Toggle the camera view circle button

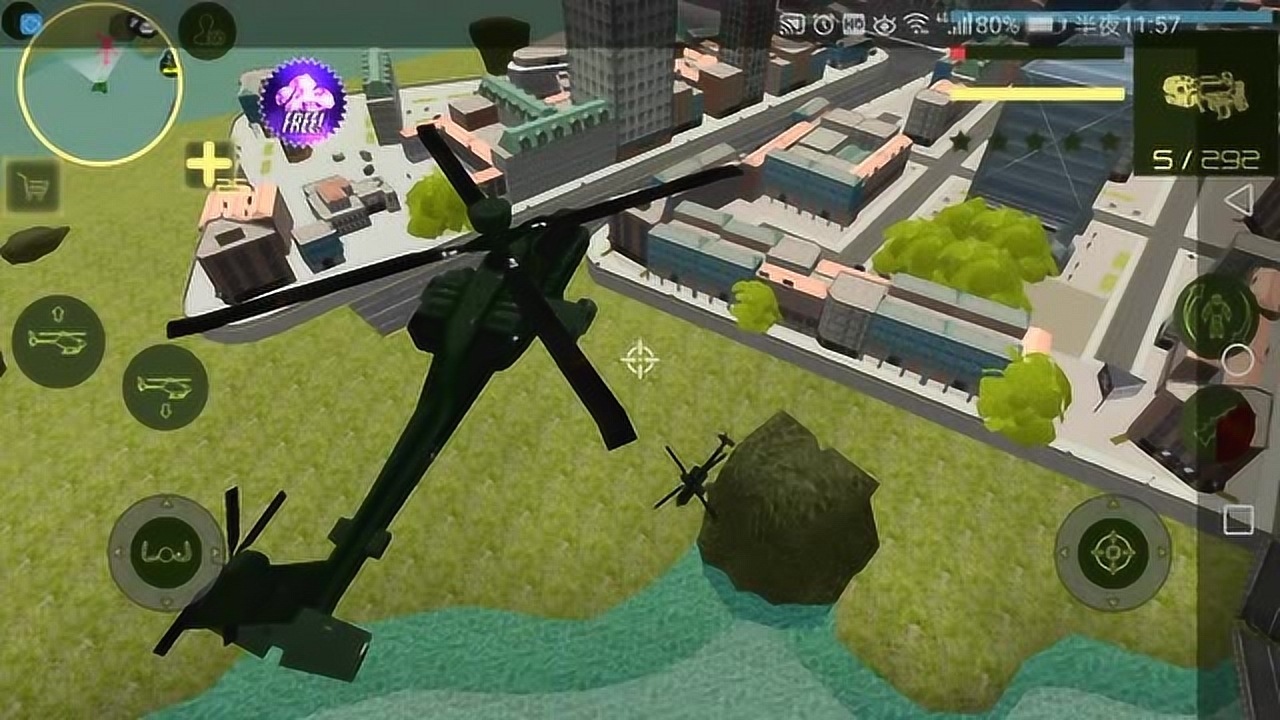1236,358
